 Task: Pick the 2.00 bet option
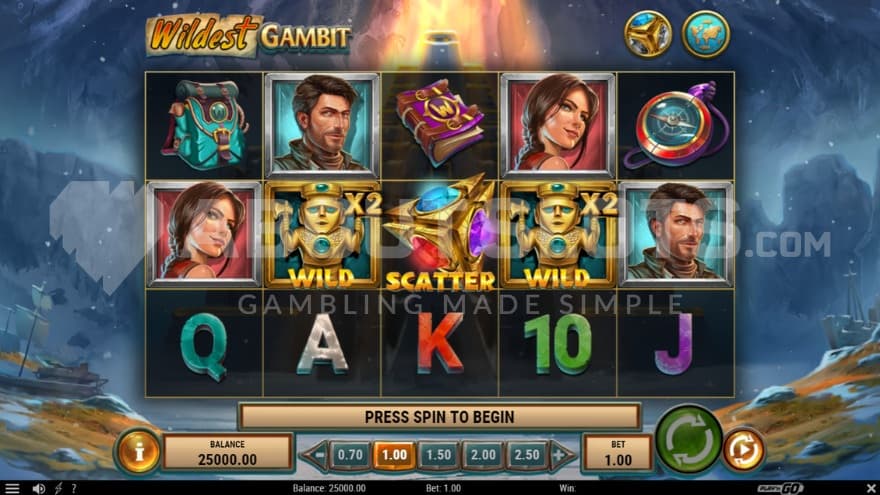click(483, 455)
